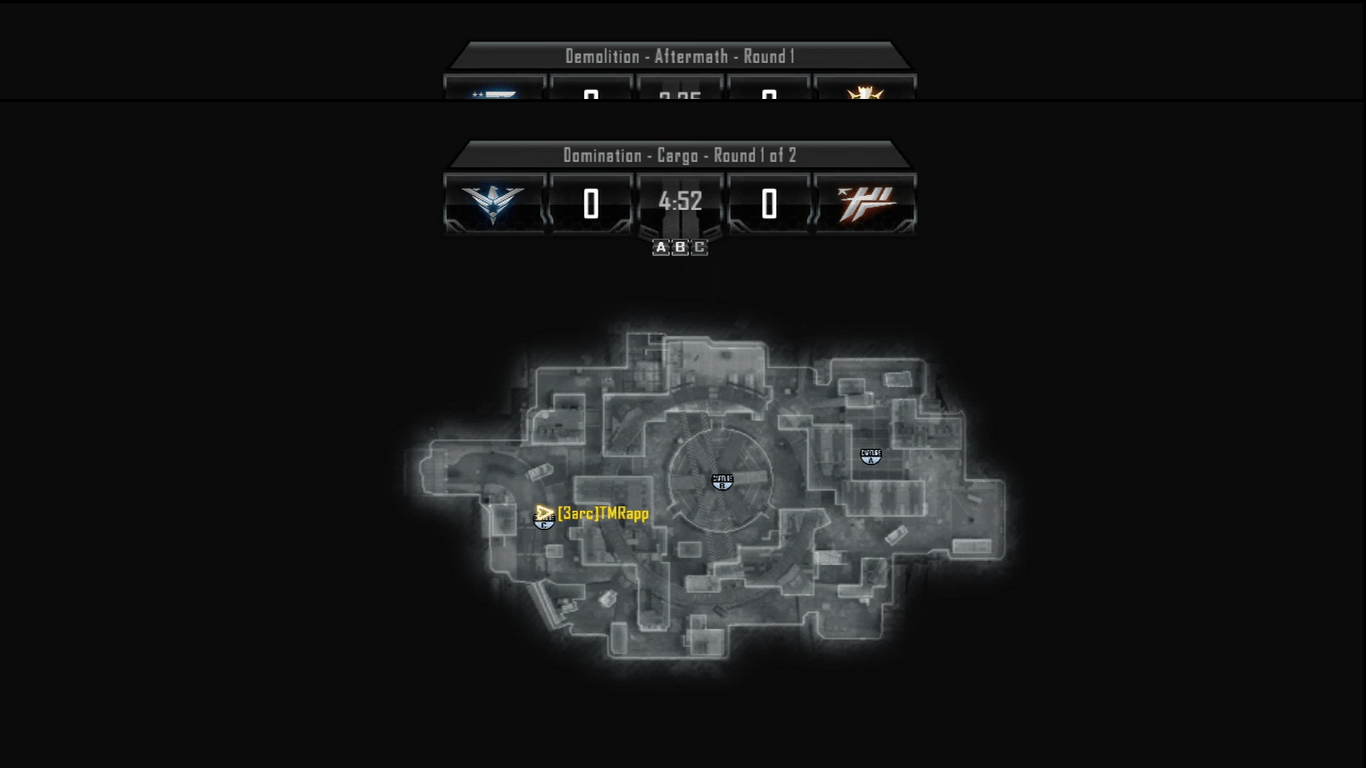
Task: Toggle the A objective indicator below the timer
Action: [661, 247]
